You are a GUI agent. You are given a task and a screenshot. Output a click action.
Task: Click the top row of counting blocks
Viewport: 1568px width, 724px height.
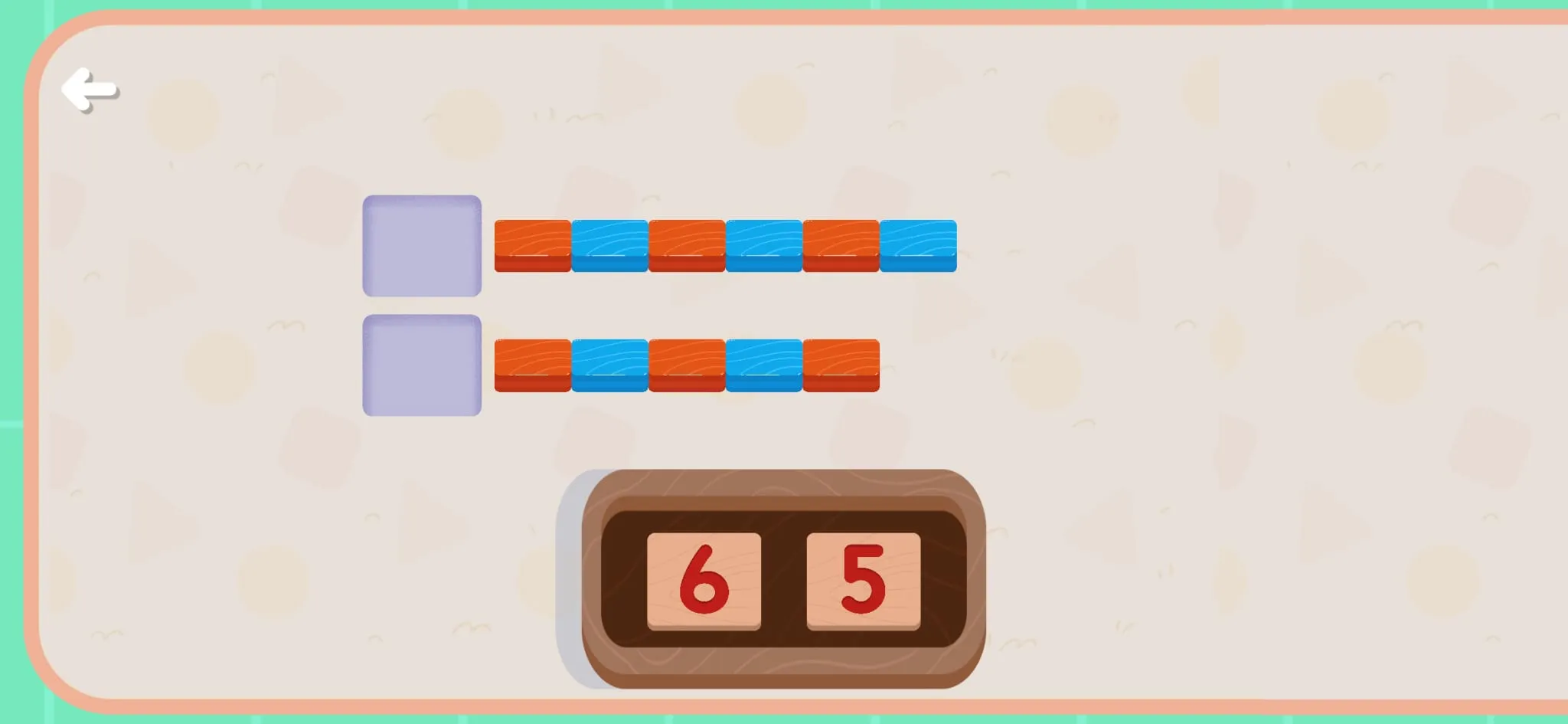(x=724, y=244)
